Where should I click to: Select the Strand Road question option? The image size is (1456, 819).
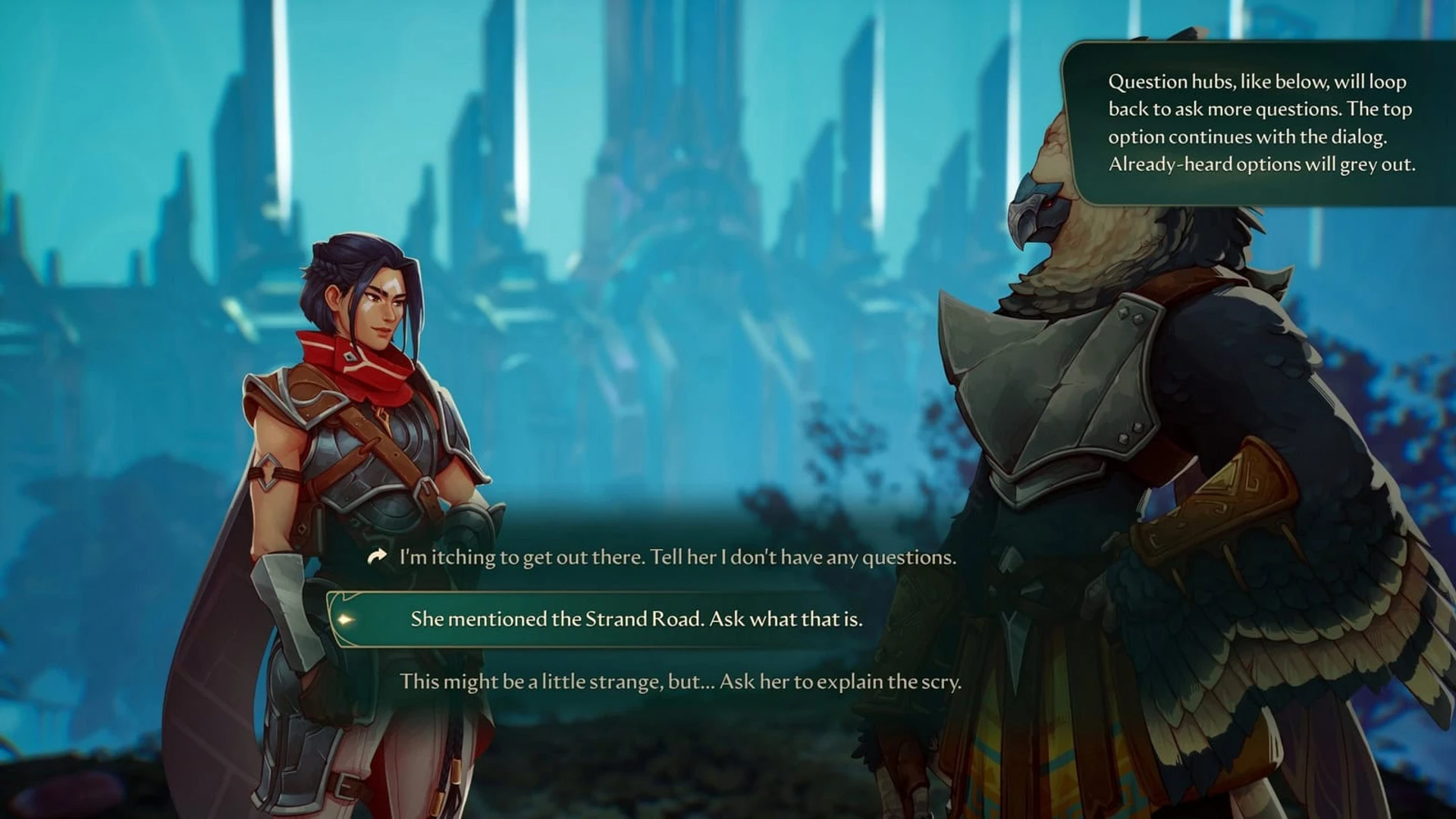[x=636, y=619]
